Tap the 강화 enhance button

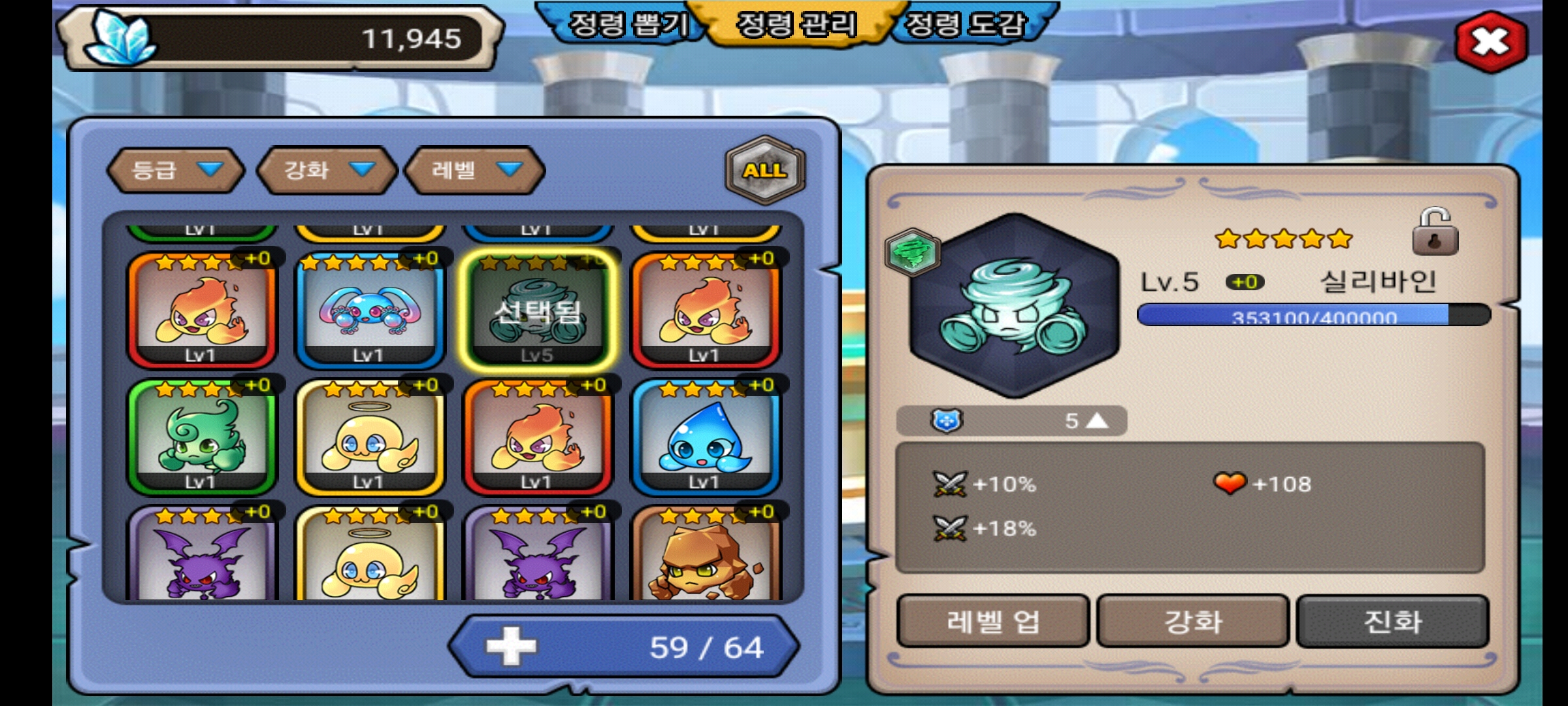tap(1192, 621)
